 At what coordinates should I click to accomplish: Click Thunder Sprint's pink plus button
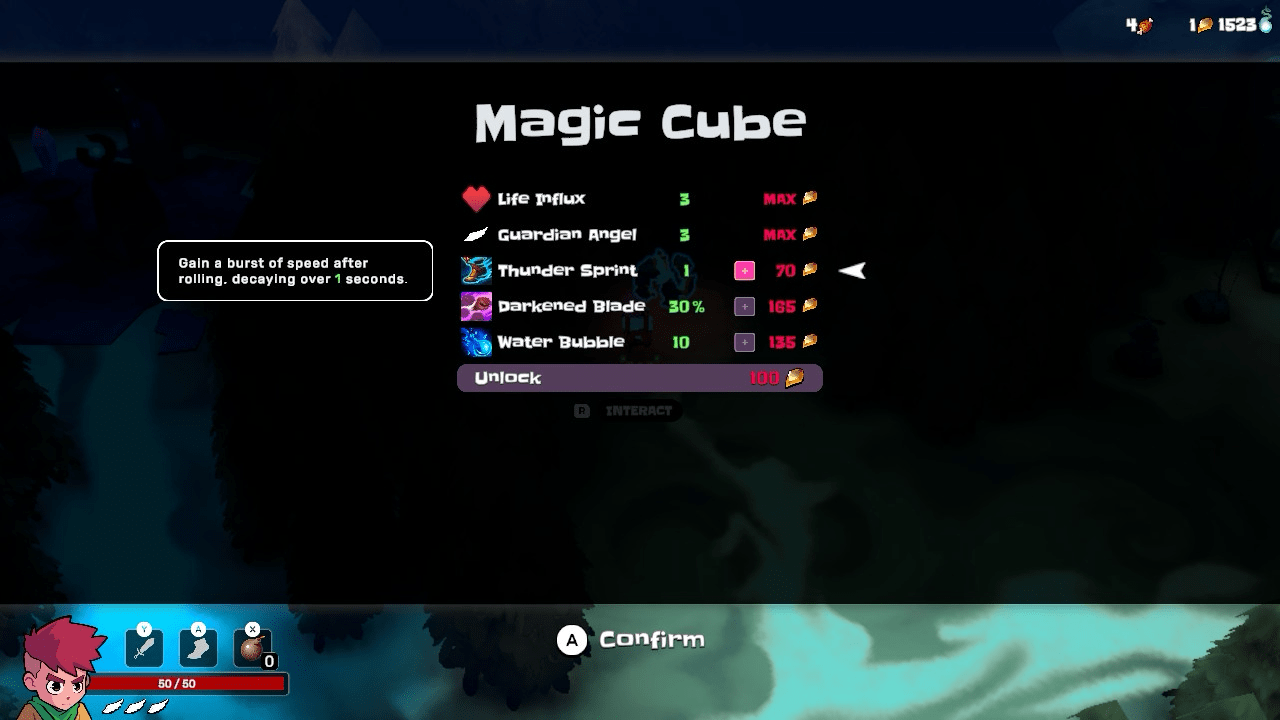744,271
